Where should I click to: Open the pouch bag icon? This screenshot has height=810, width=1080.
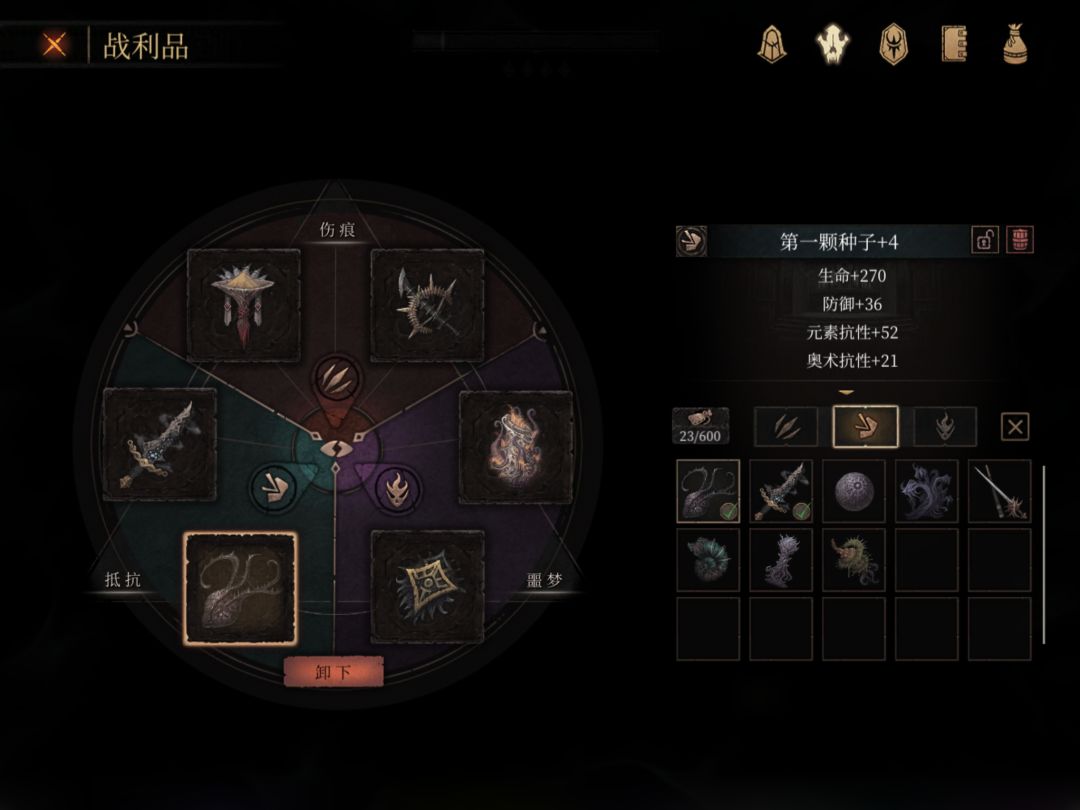(x=1016, y=44)
